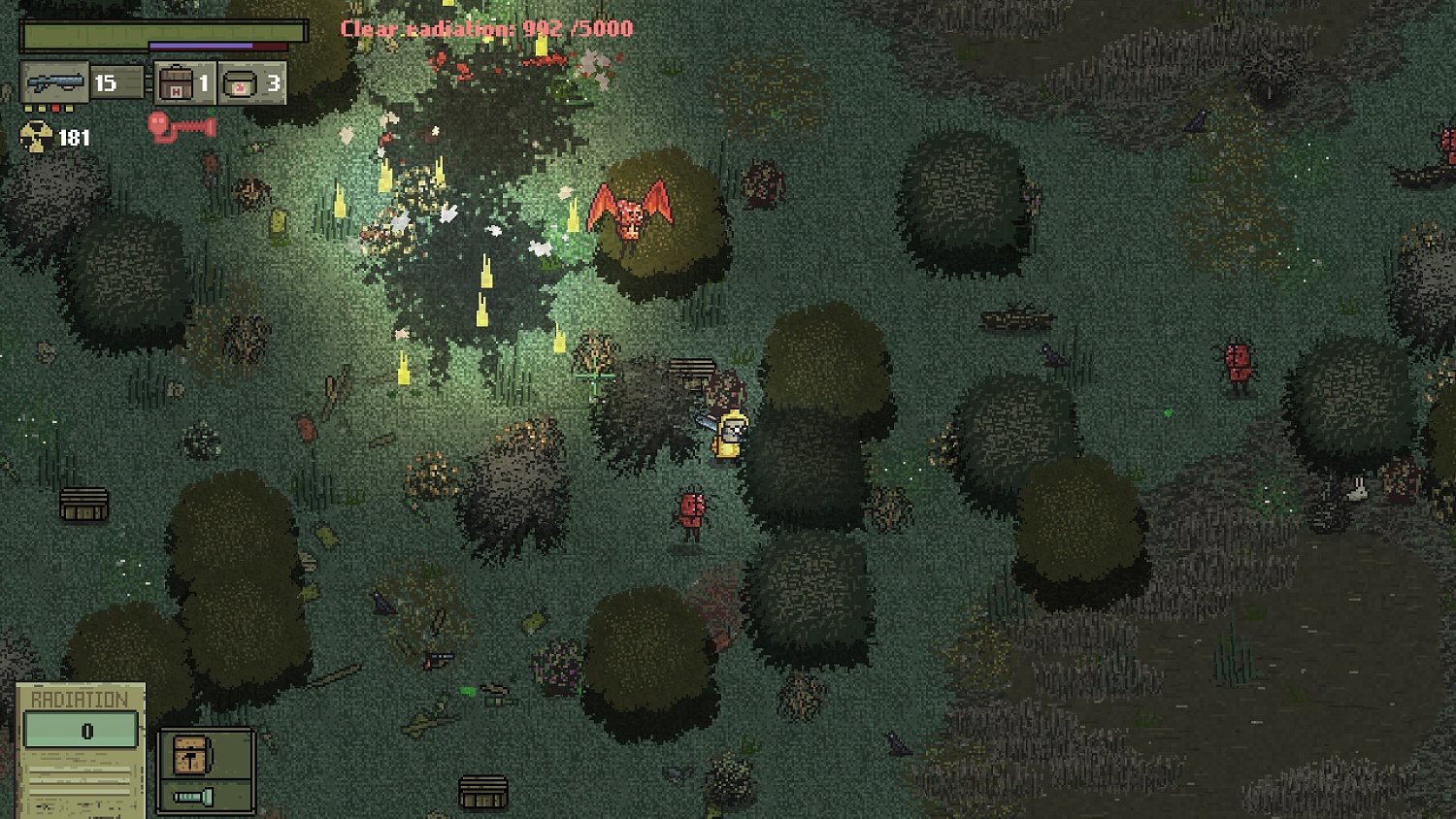Toggle the first yellow ammo square

[29, 108]
